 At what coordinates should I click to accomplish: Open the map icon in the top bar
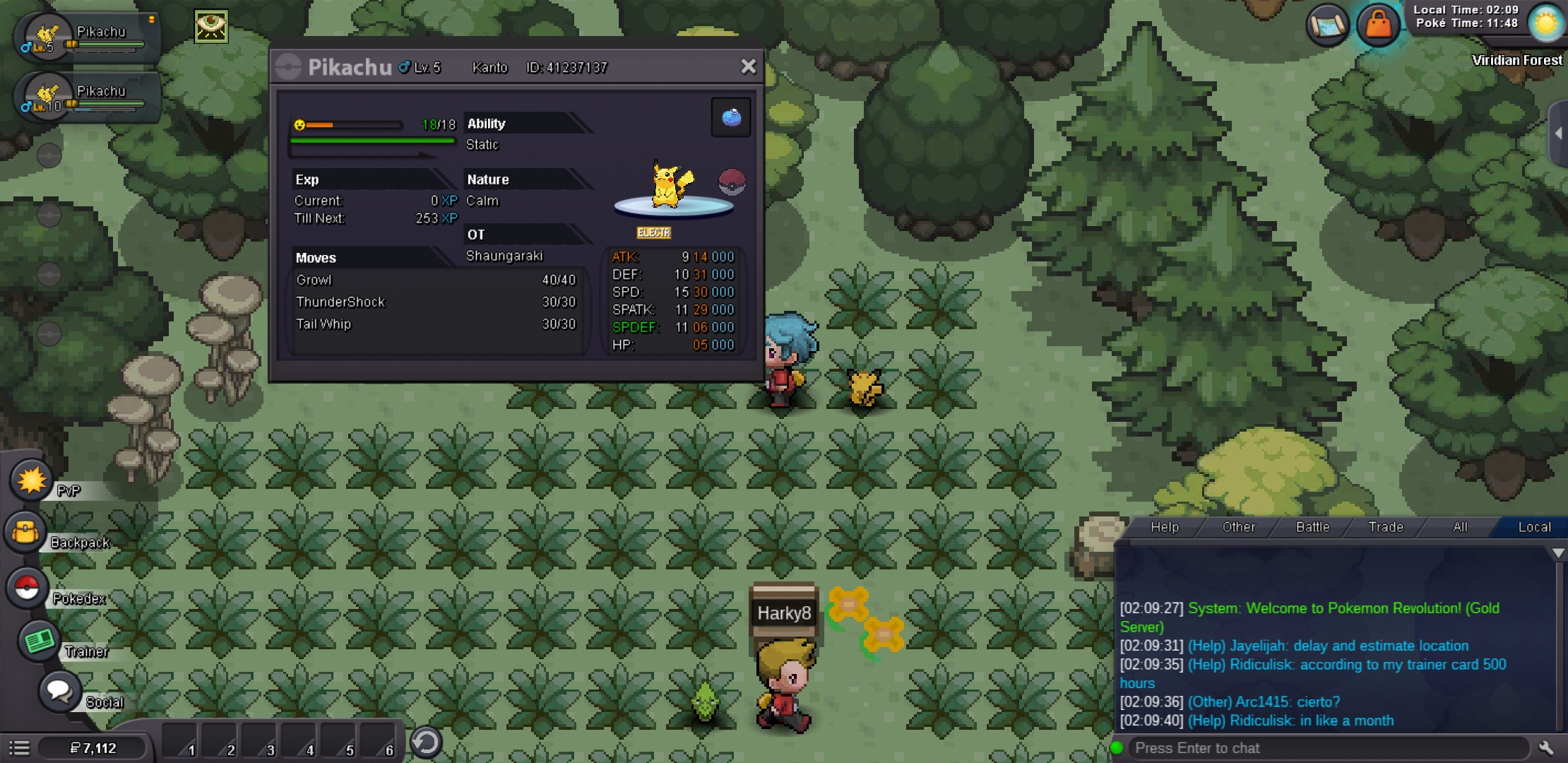point(1327,25)
